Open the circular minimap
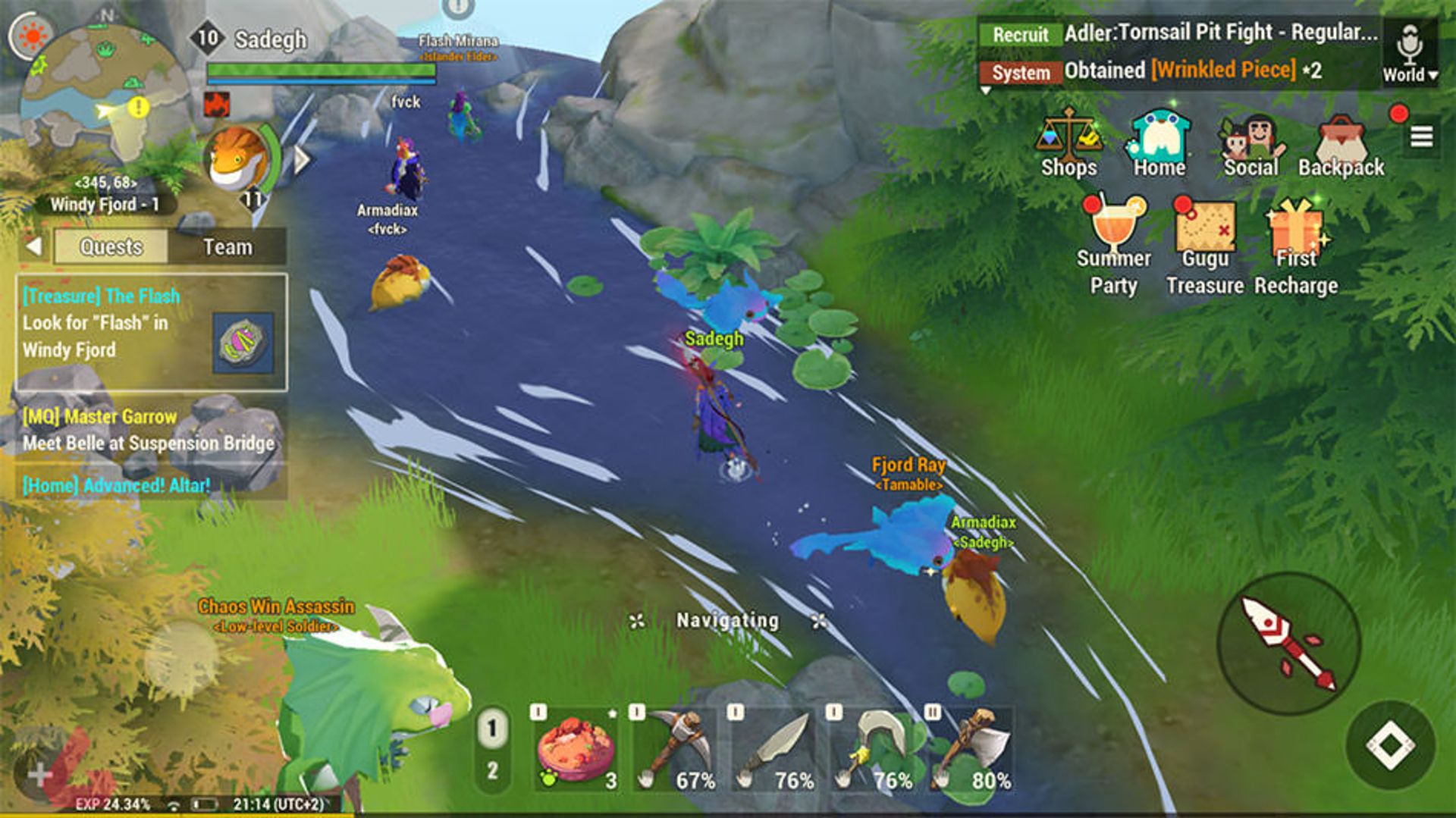The image size is (1456, 818). click(x=102, y=95)
